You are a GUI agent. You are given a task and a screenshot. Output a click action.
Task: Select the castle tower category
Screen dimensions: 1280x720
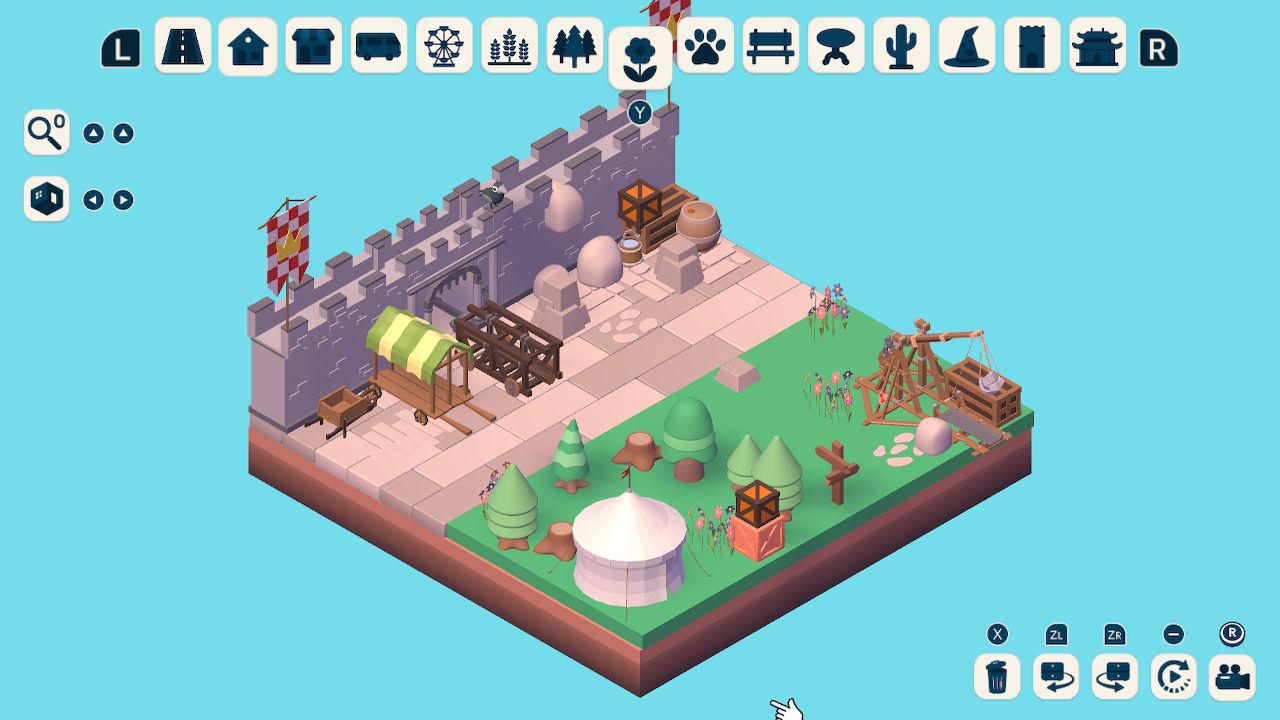[x=1031, y=45]
